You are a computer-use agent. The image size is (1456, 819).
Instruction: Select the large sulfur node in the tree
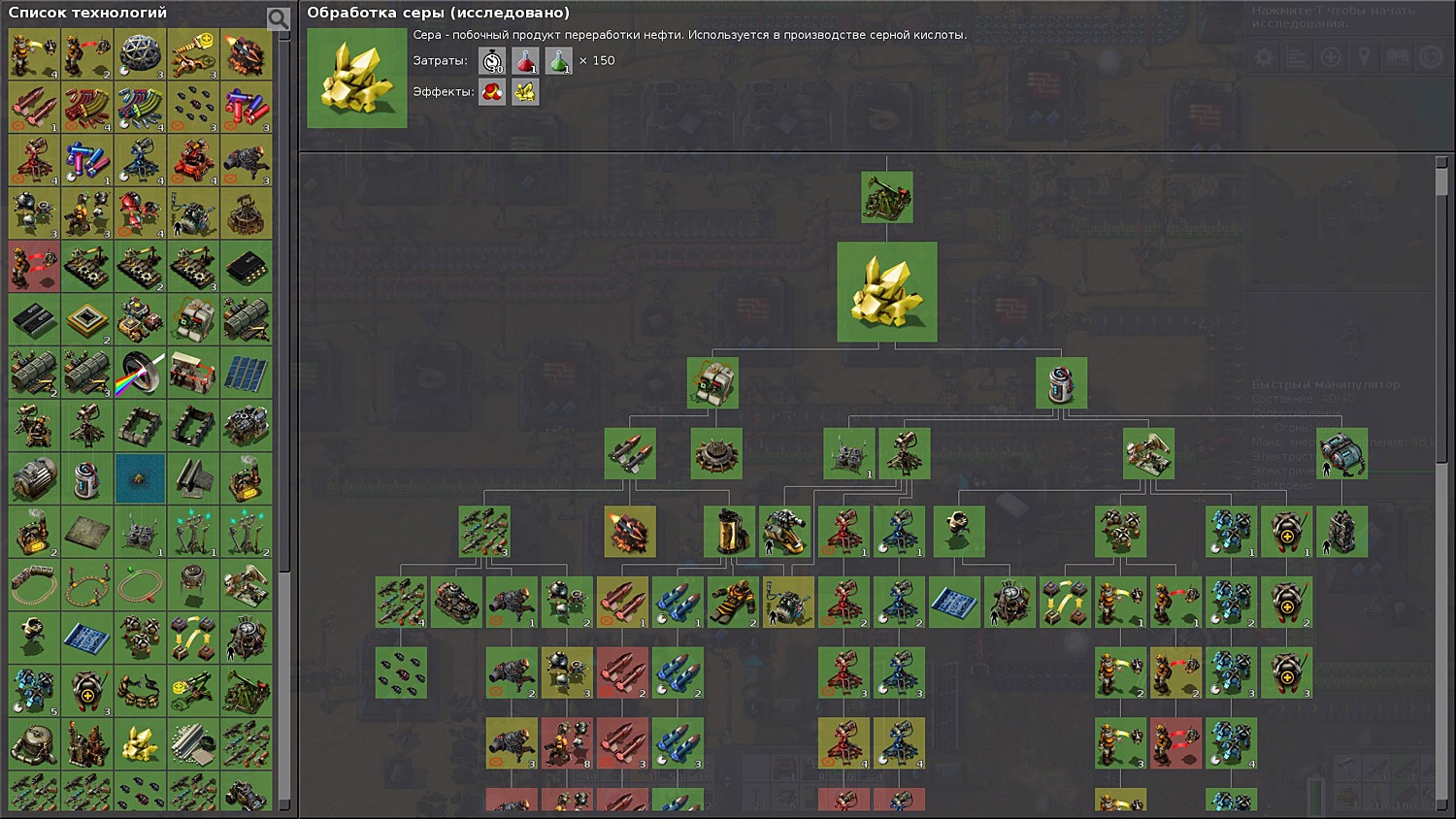pyautogui.click(x=886, y=291)
